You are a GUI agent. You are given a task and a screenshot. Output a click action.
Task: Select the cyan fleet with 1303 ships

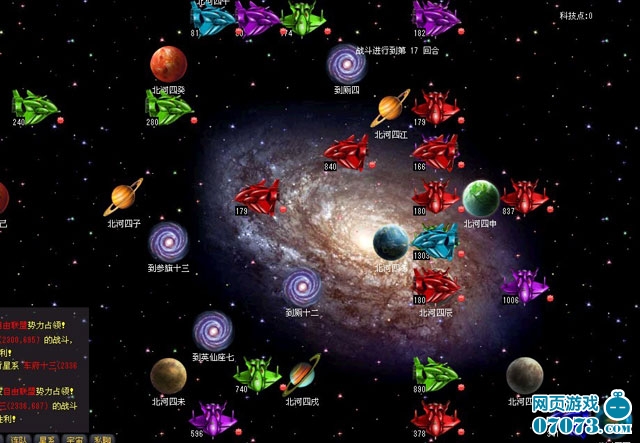(436, 241)
